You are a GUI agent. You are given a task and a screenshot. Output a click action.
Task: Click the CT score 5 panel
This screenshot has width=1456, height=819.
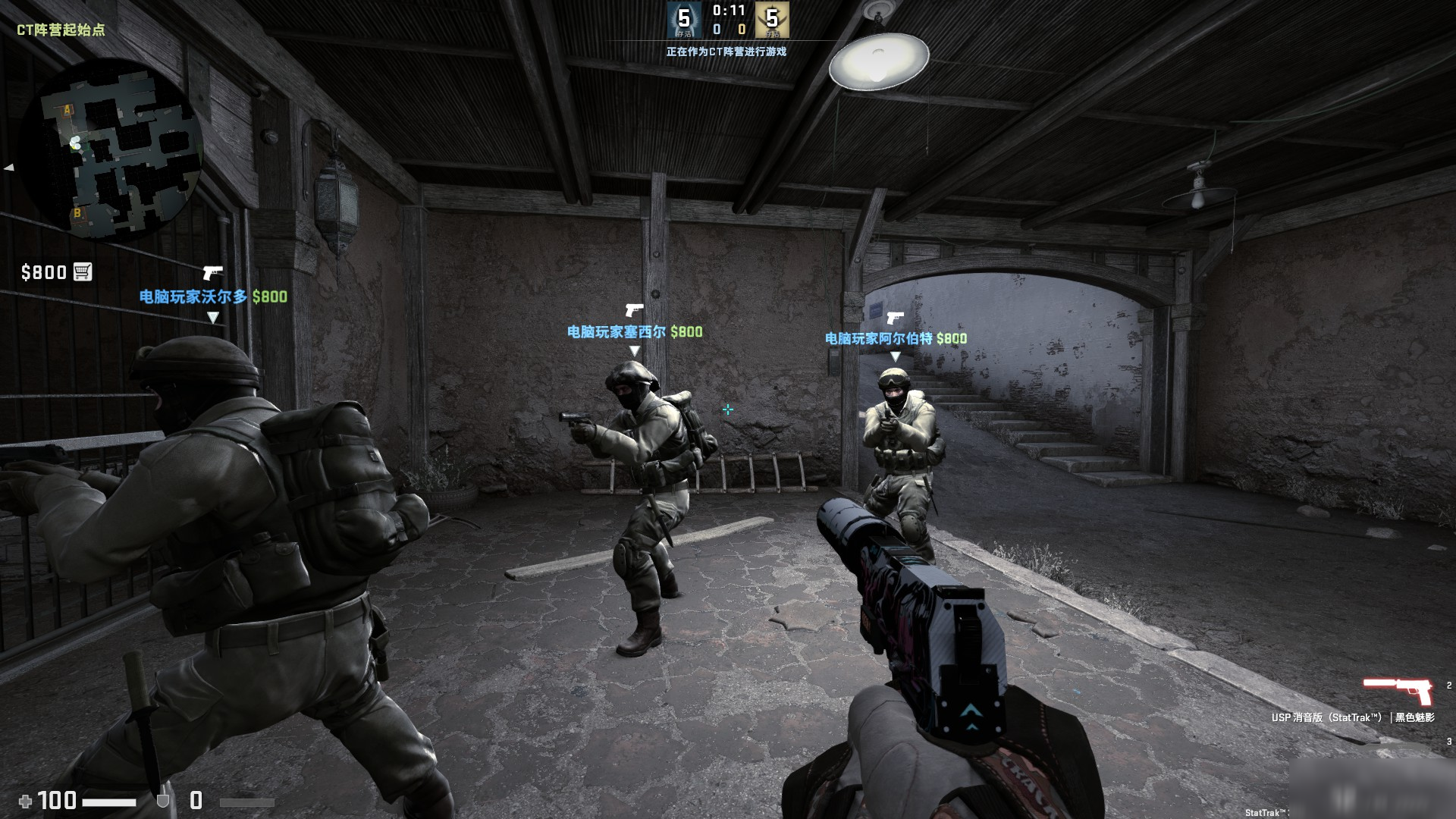coord(684,20)
